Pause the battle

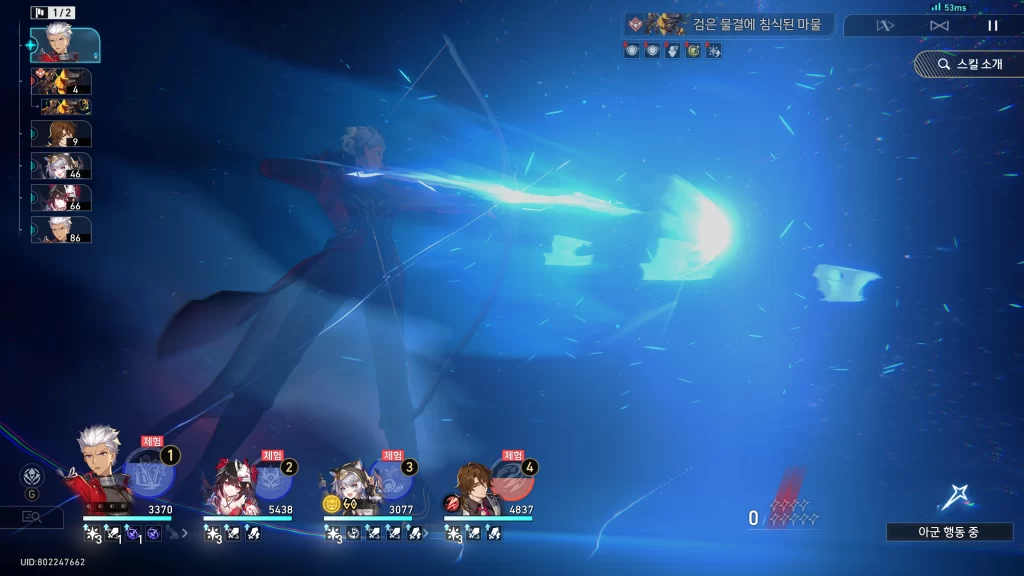click(x=993, y=26)
